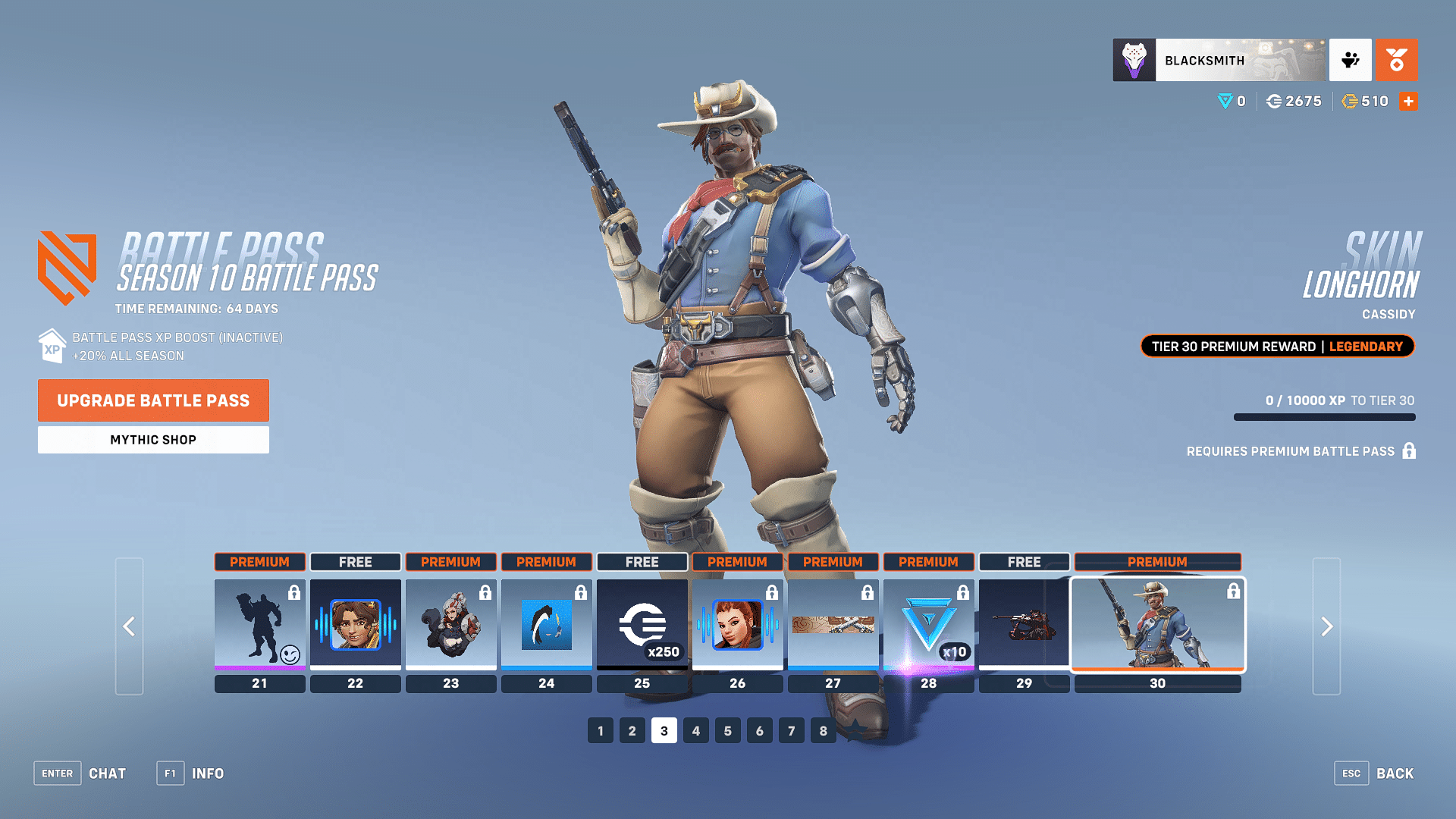Open the left battle pass navigation arrow
Viewport: 1456px width, 819px height.
point(129,626)
